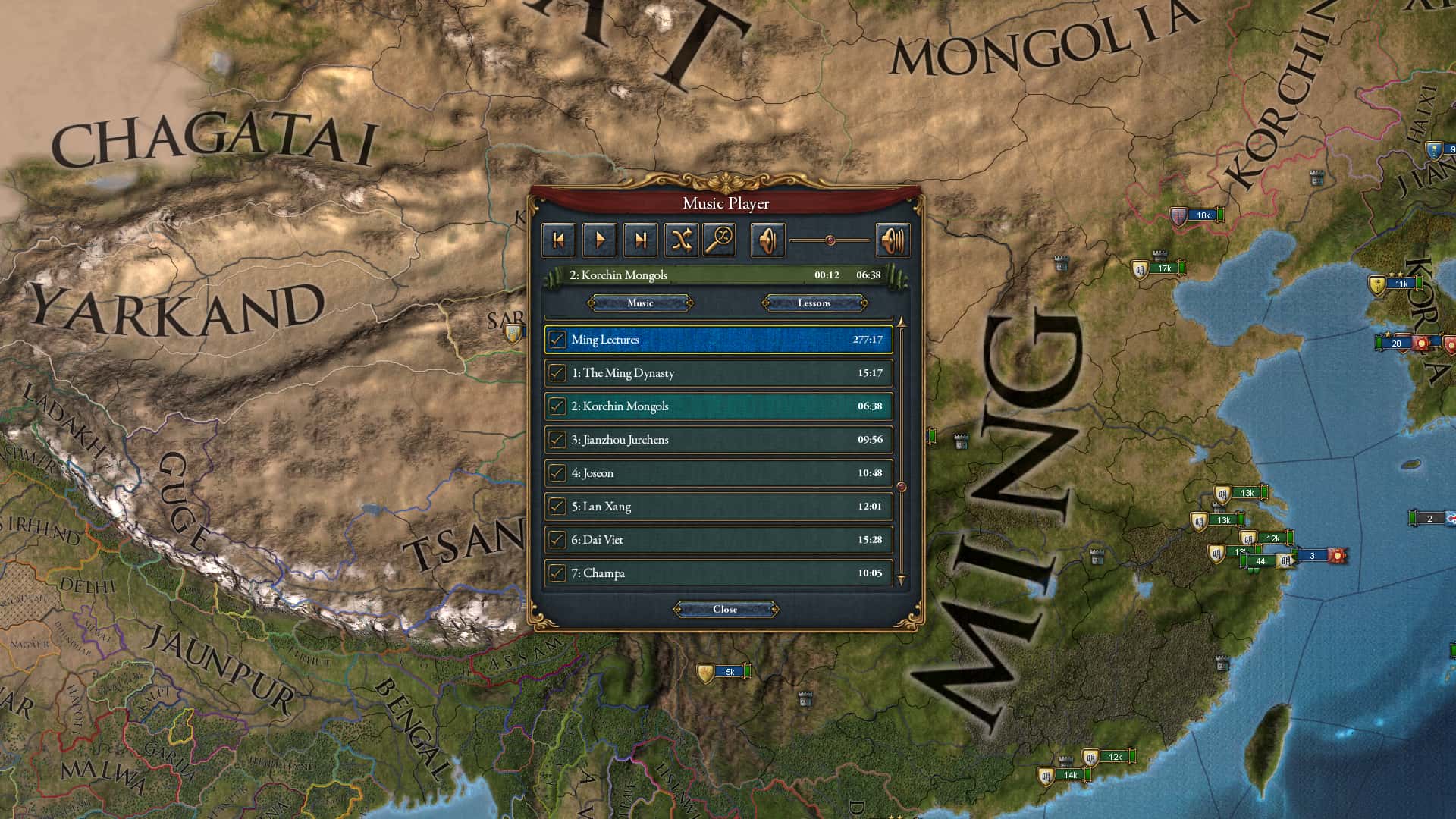
Task: Lower volume using the small speaker icon
Action: [x=767, y=240]
